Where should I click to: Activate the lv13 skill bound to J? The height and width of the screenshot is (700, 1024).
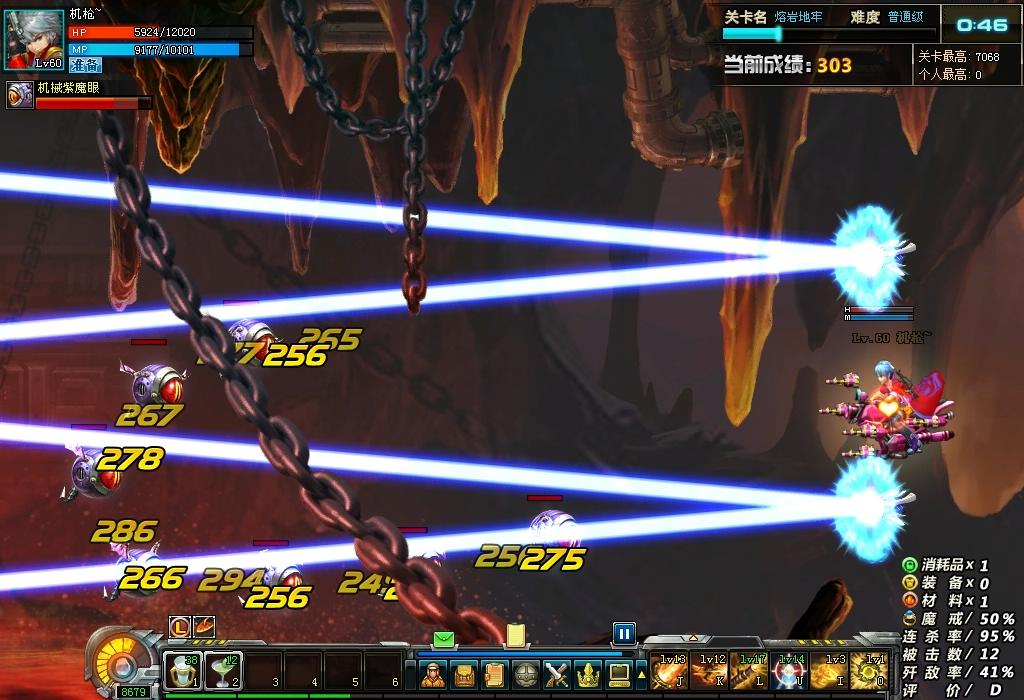[669, 670]
